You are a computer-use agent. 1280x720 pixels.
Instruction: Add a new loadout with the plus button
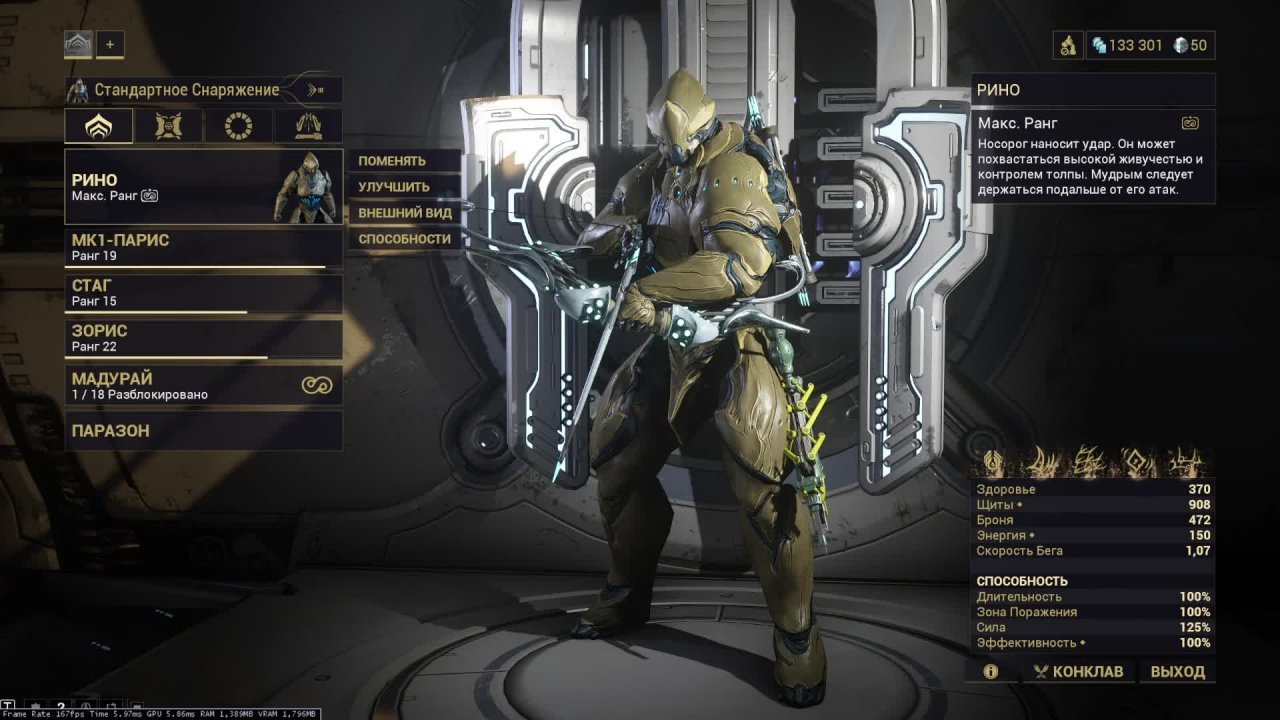click(x=110, y=44)
